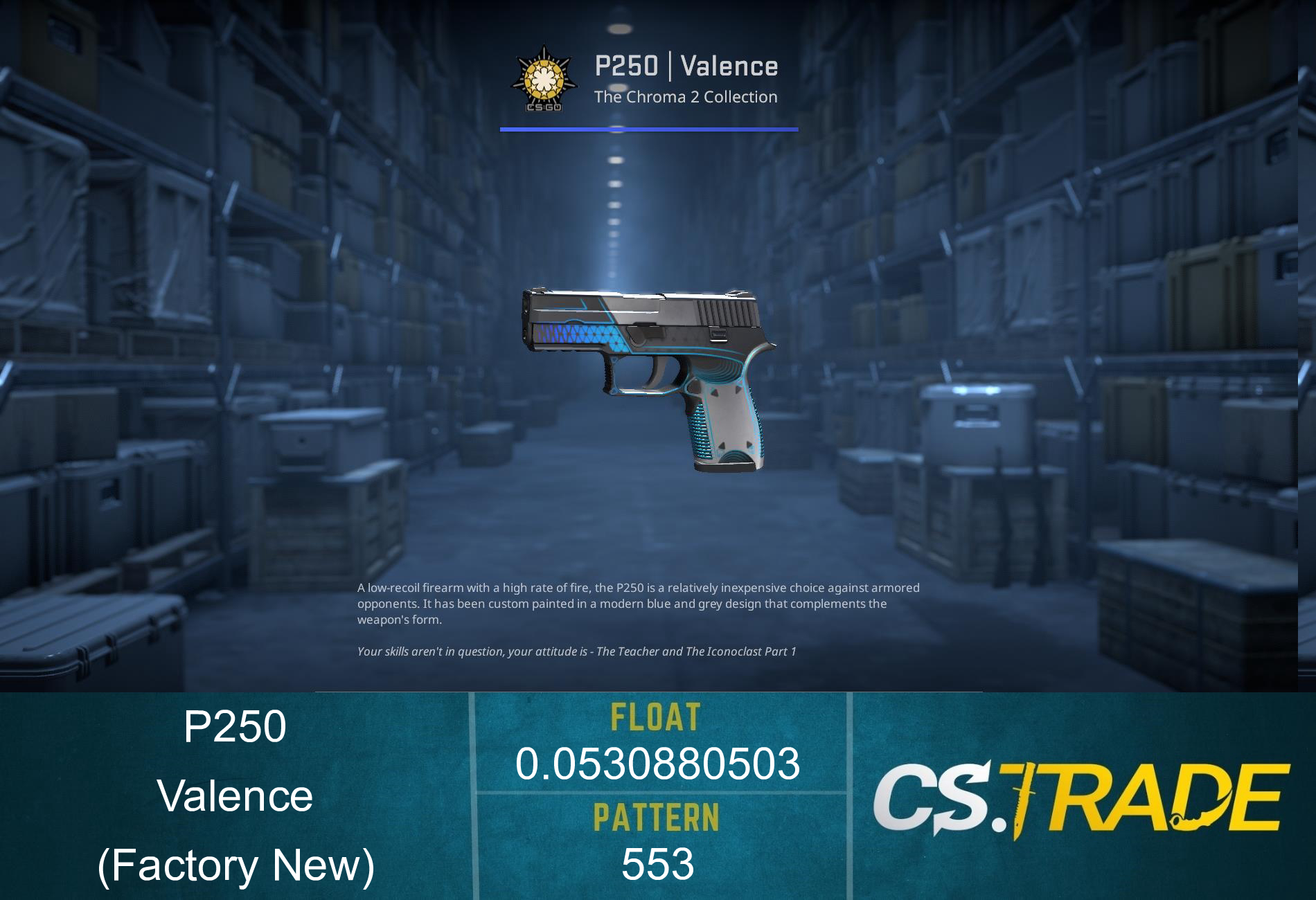This screenshot has width=1316, height=900.
Task: Click the Teacher and Iconoclast flavor text
Action: [577, 651]
